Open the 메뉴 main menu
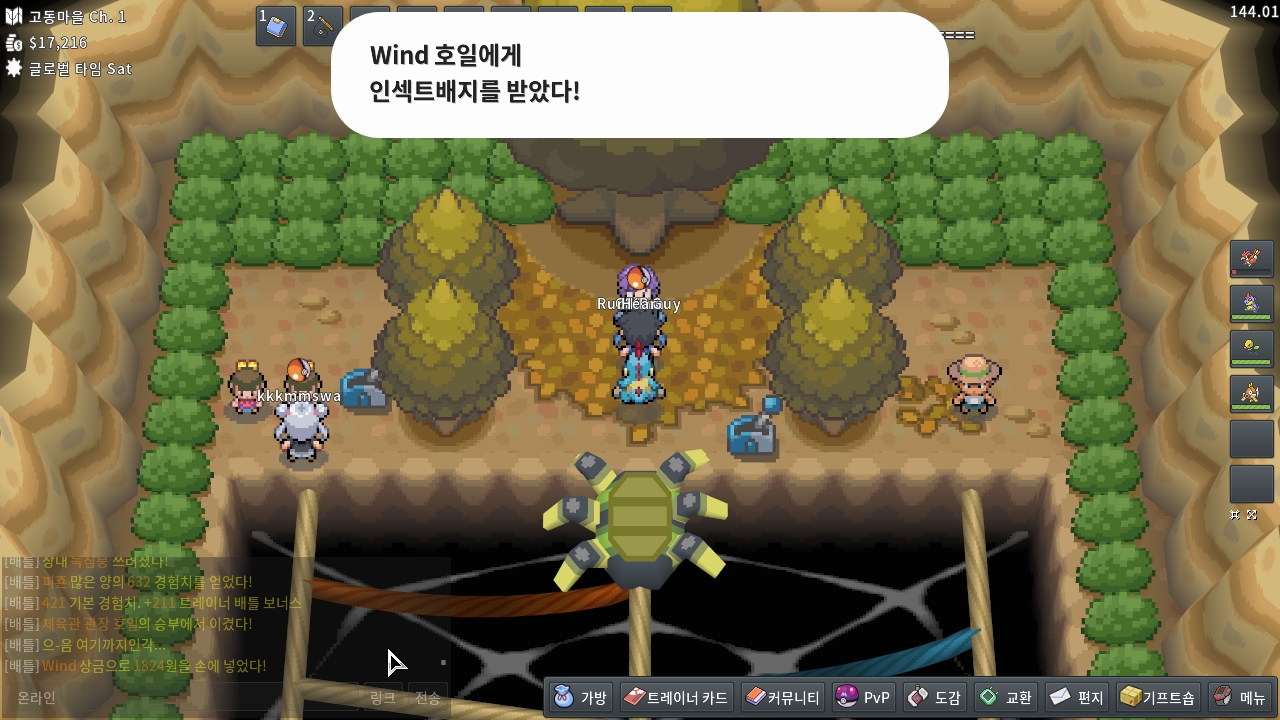1280x720 pixels. [1240, 697]
